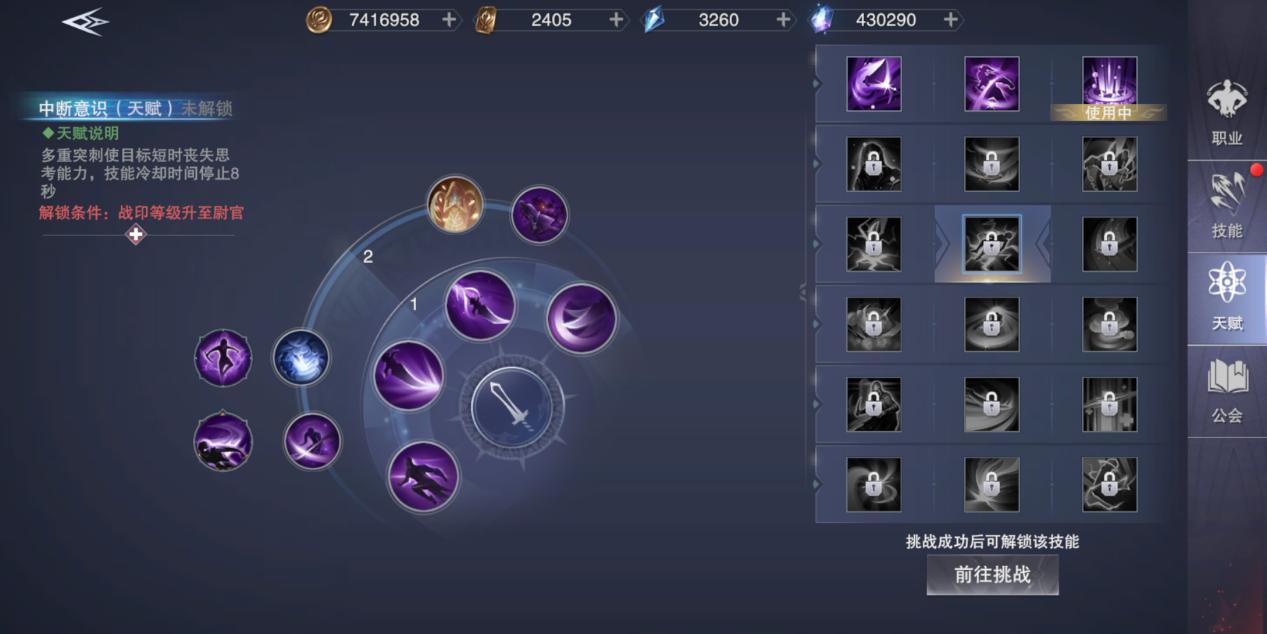1267x634 pixels.
Task: Click the 前往挑战 challenge button
Action: tap(992, 575)
